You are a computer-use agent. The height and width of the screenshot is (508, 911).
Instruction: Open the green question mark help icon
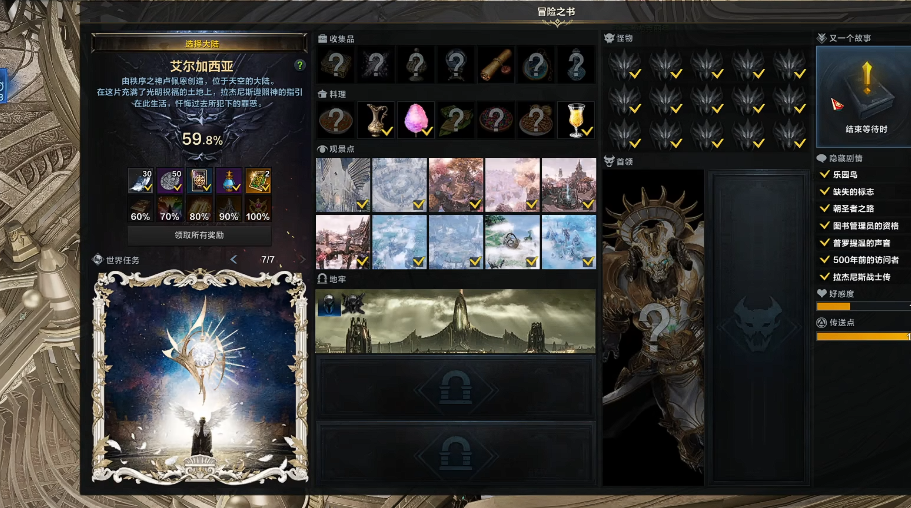299,65
